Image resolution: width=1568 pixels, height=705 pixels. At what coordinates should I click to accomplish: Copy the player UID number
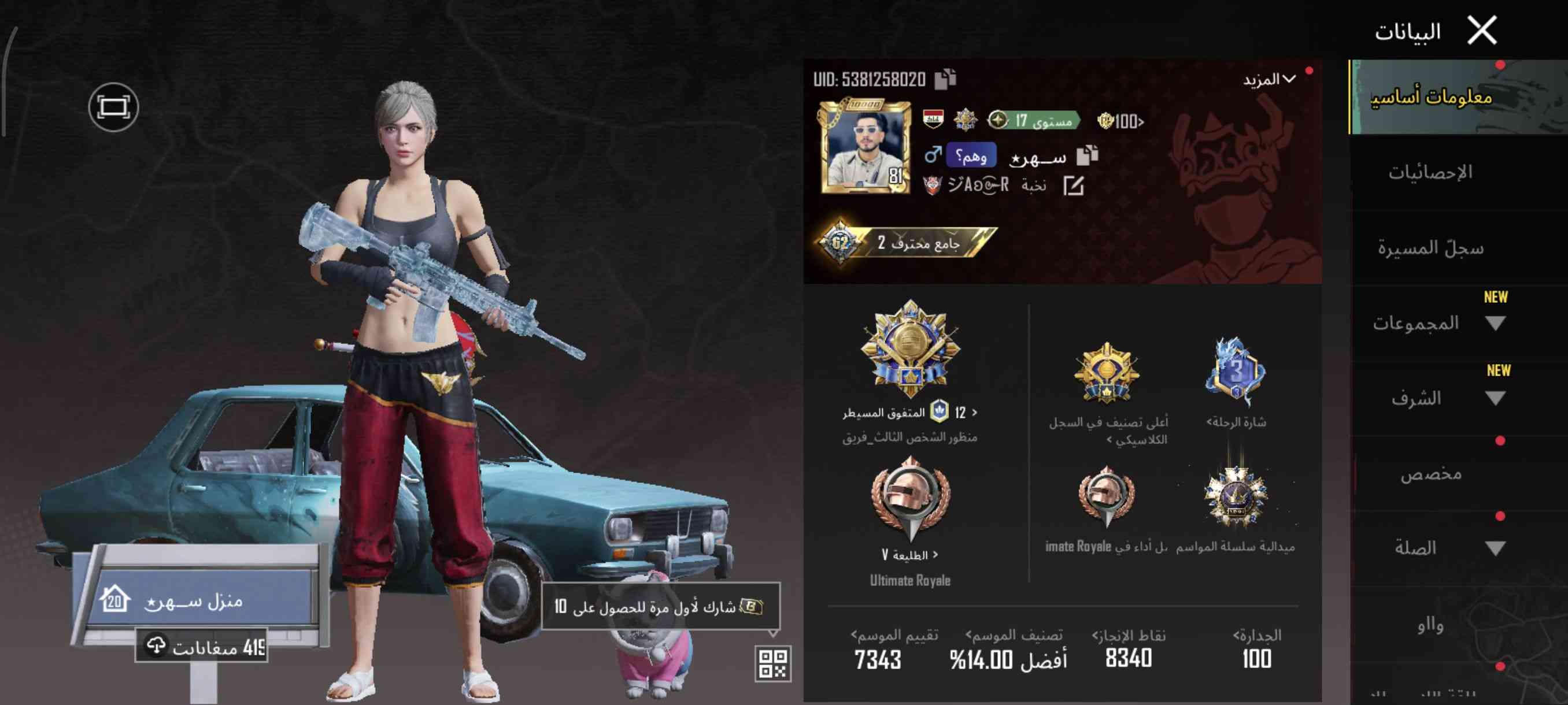coord(945,79)
